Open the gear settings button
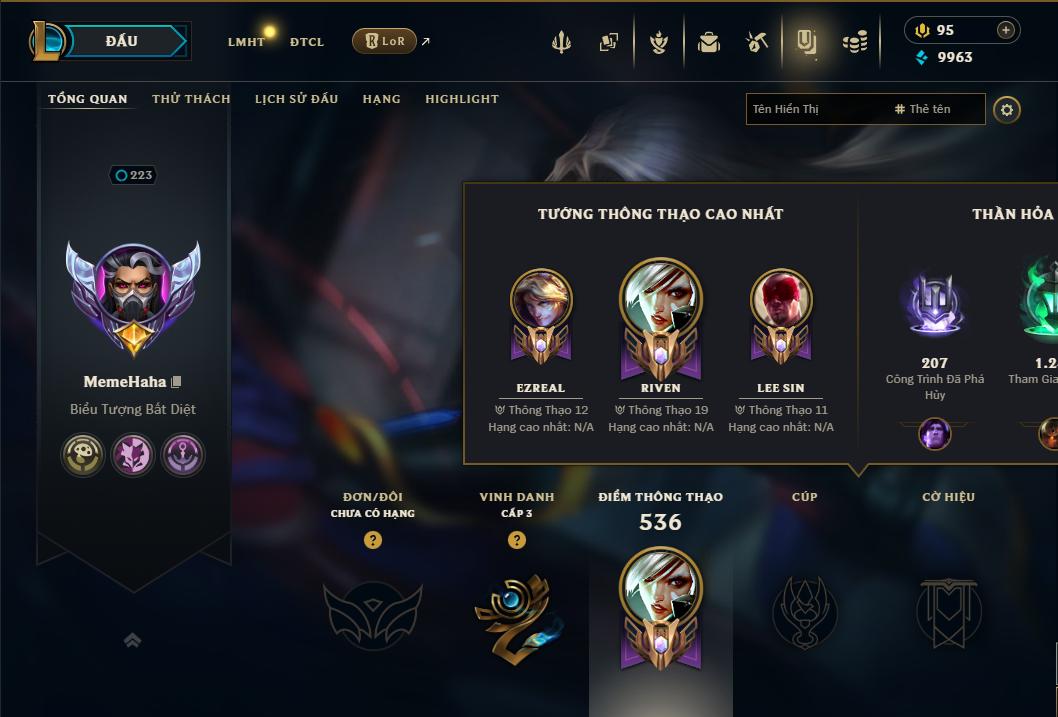The width and height of the screenshot is (1058, 717). click(1007, 109)
